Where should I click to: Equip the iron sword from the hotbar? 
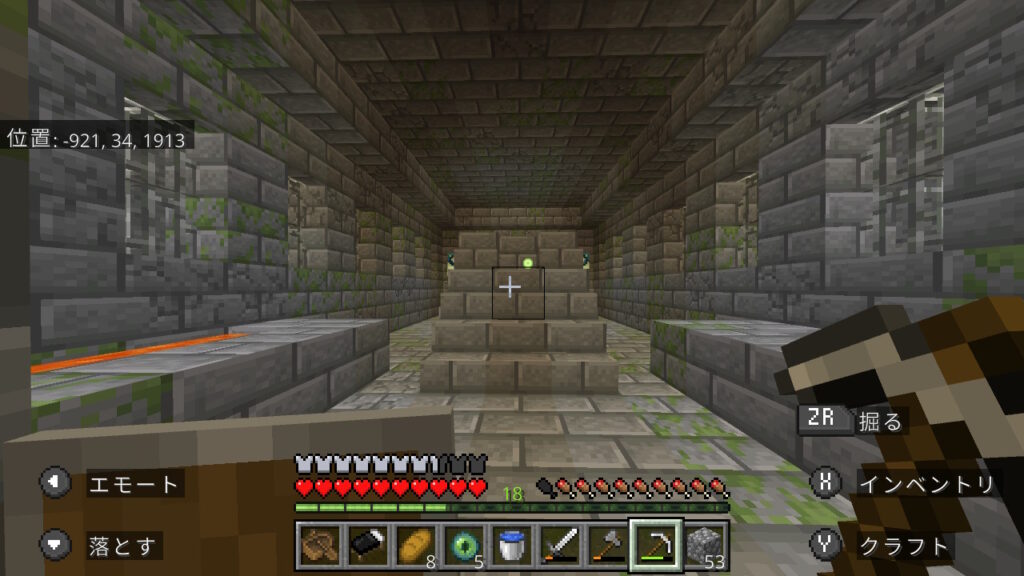click(x=559, y=545)
